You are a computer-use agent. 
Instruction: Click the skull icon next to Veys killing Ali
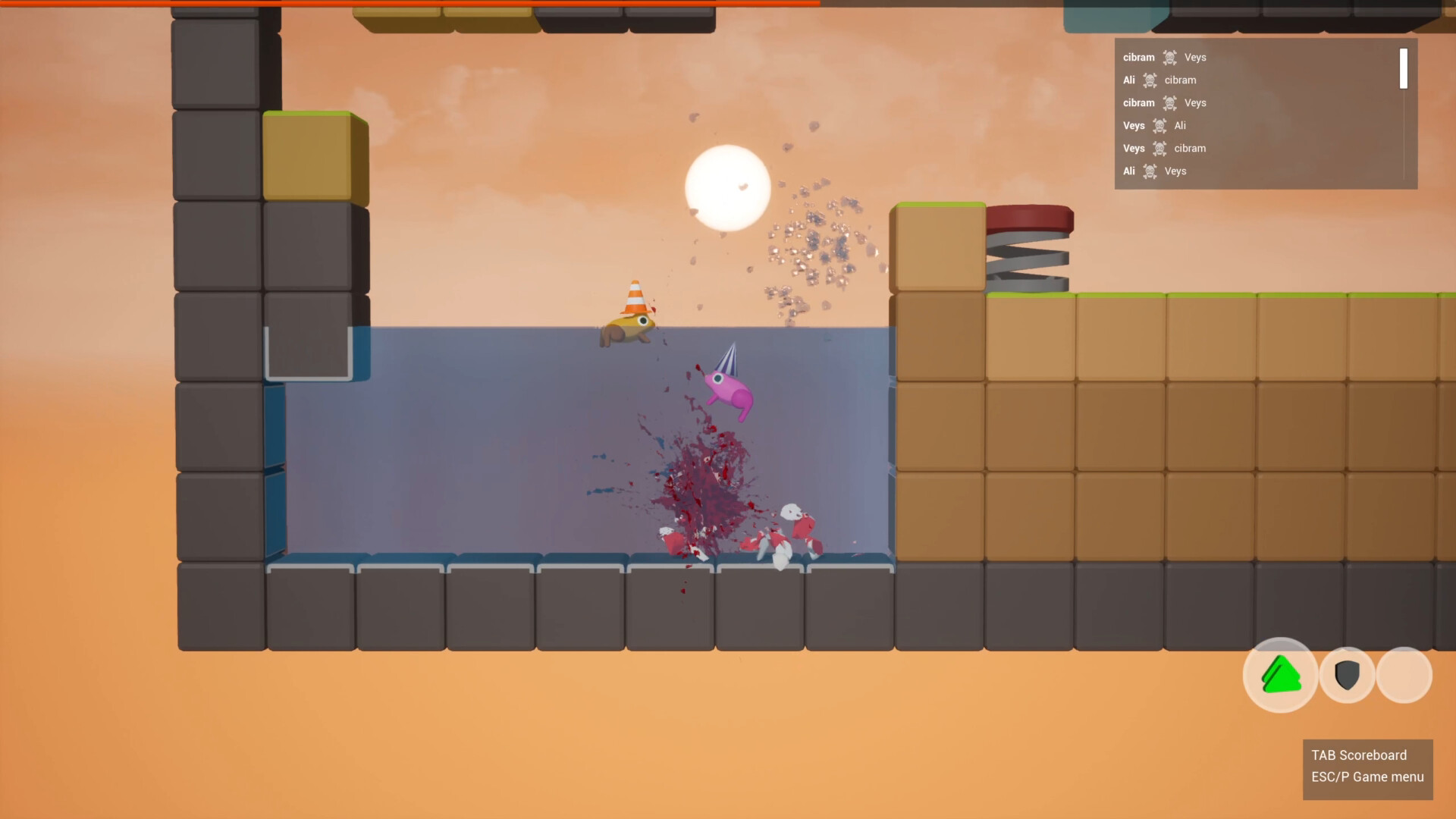[x=1159, y=126]
